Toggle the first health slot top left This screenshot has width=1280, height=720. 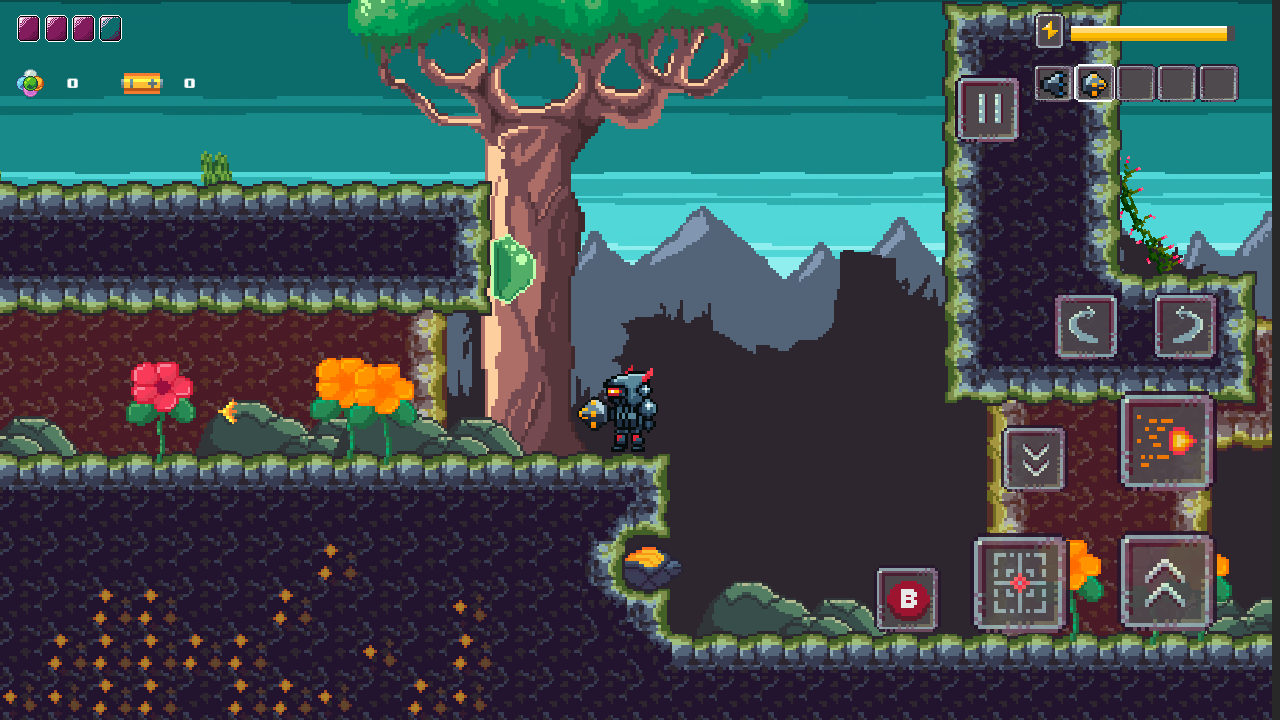pyautogui.click(x=30, y=27)
